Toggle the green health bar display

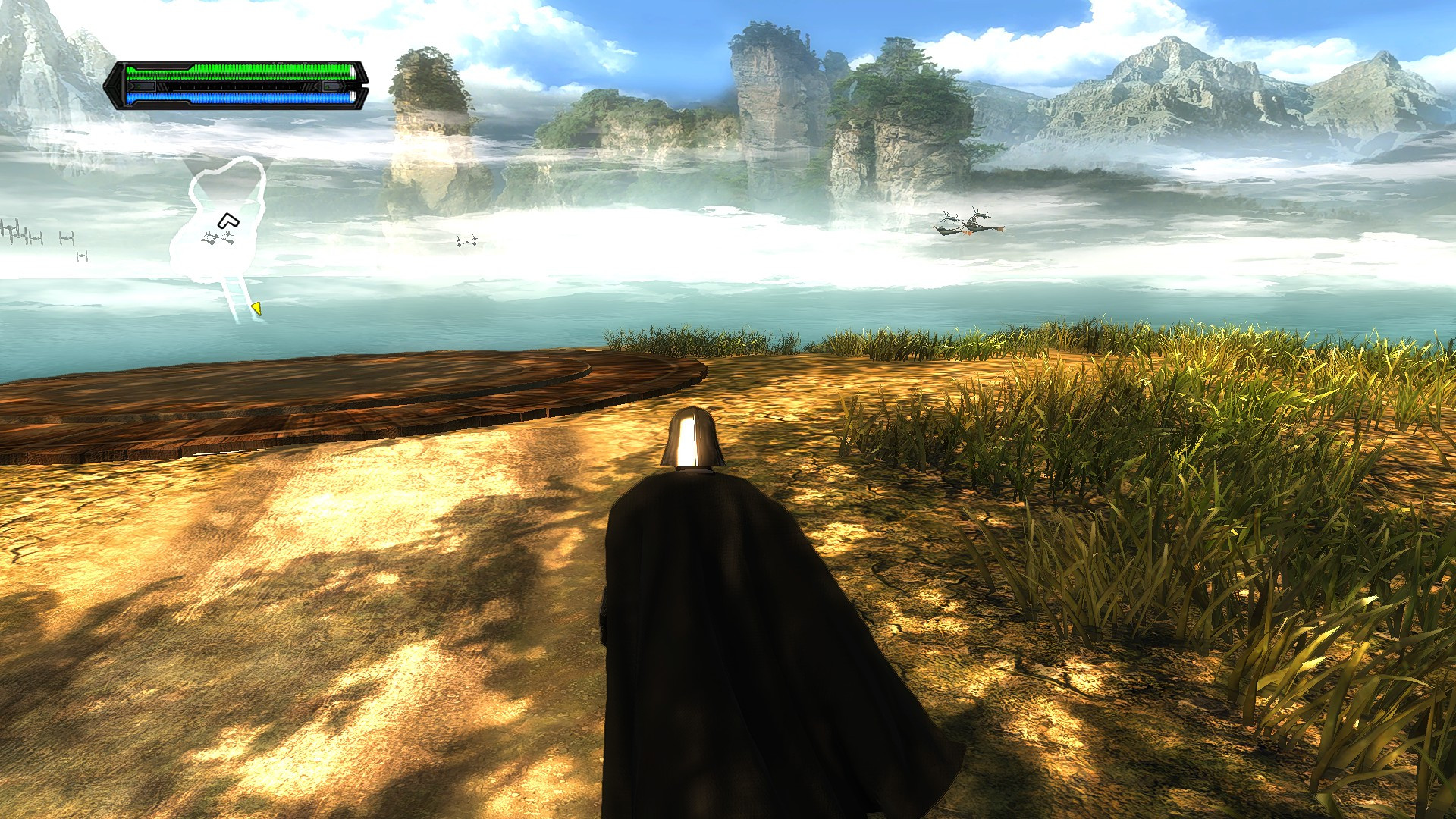[239, 74]
